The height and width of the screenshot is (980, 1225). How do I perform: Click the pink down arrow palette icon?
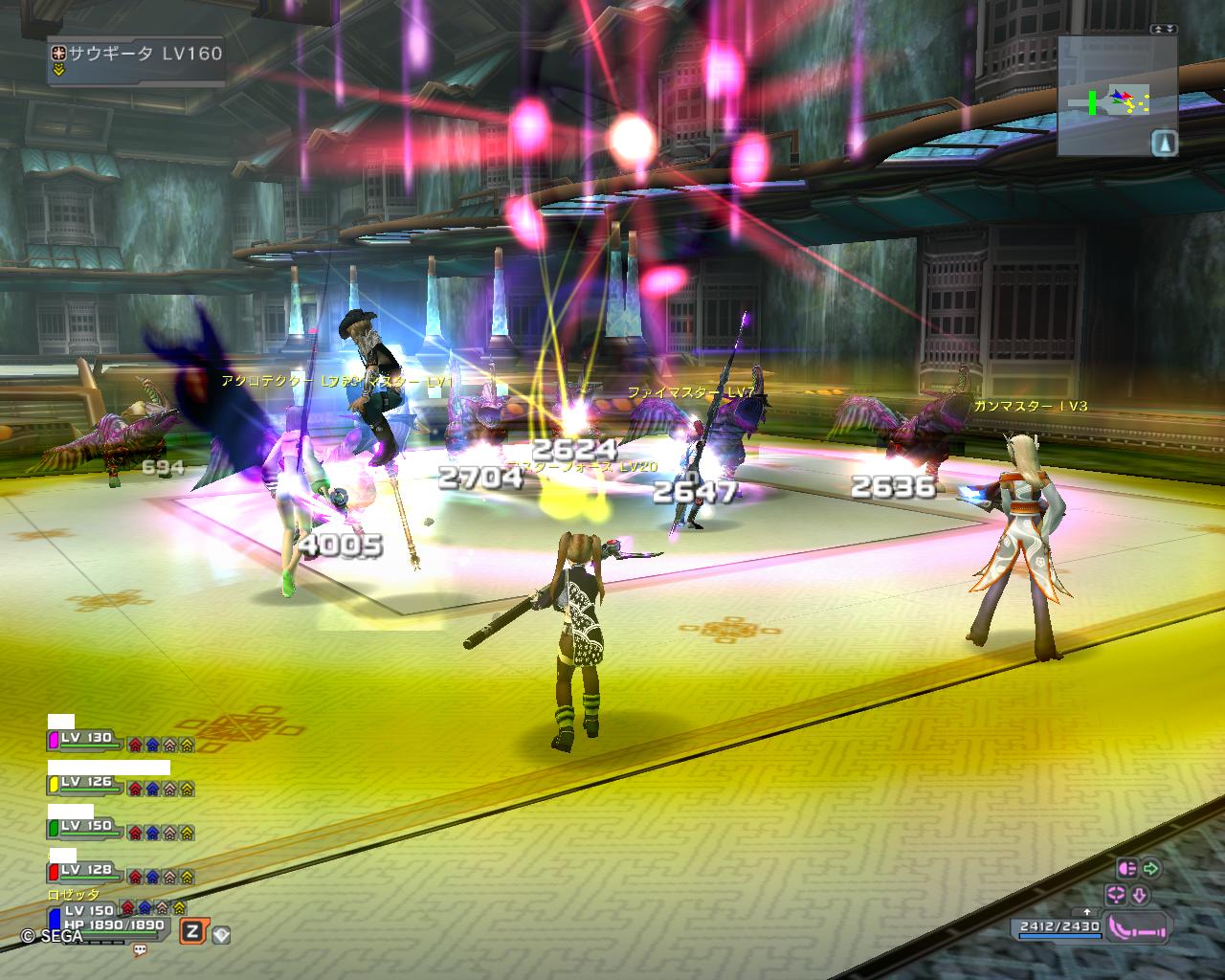pyautogui.click(x=1141, y=896)
